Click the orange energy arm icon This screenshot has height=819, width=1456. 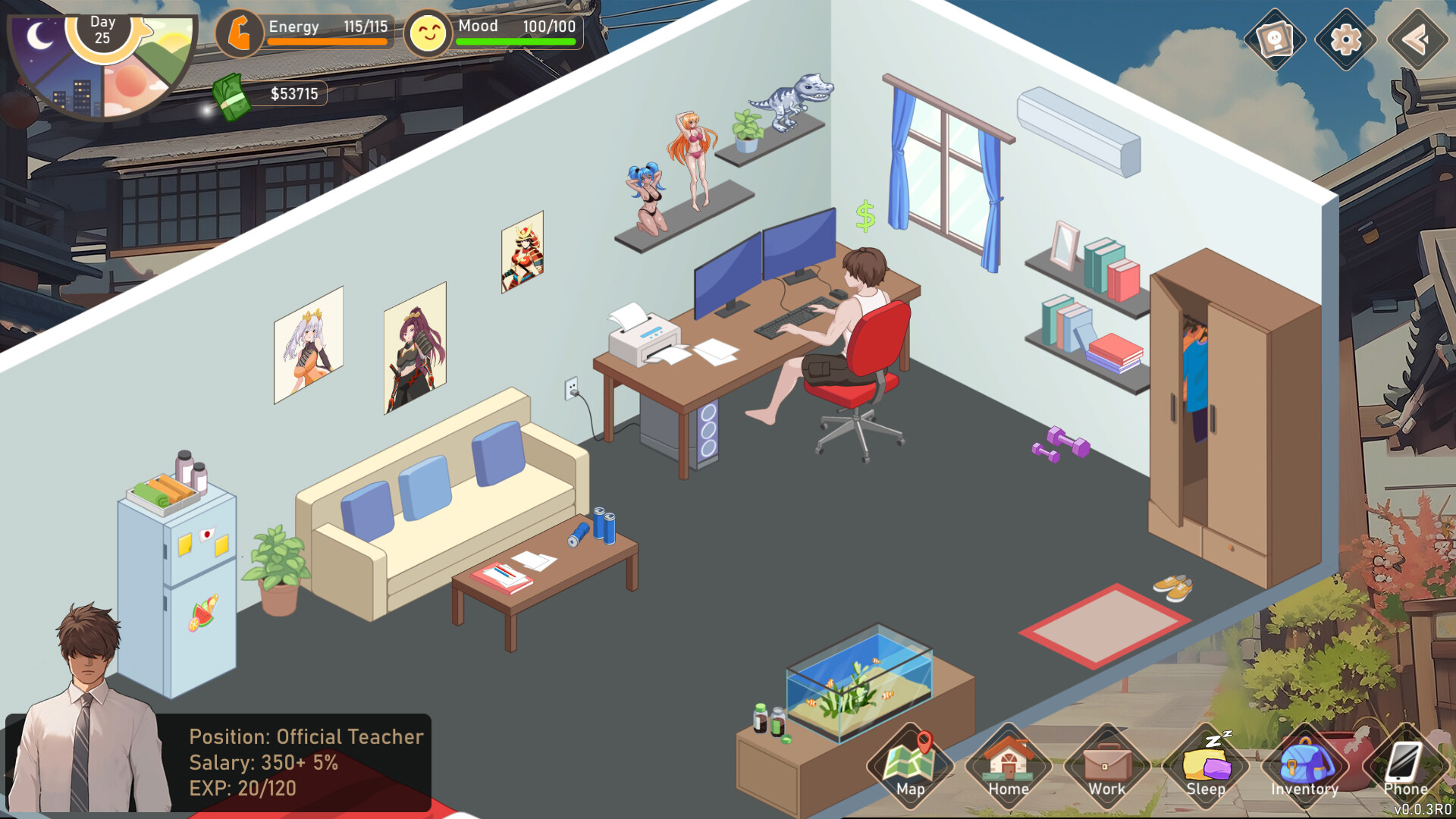[241, 30]
